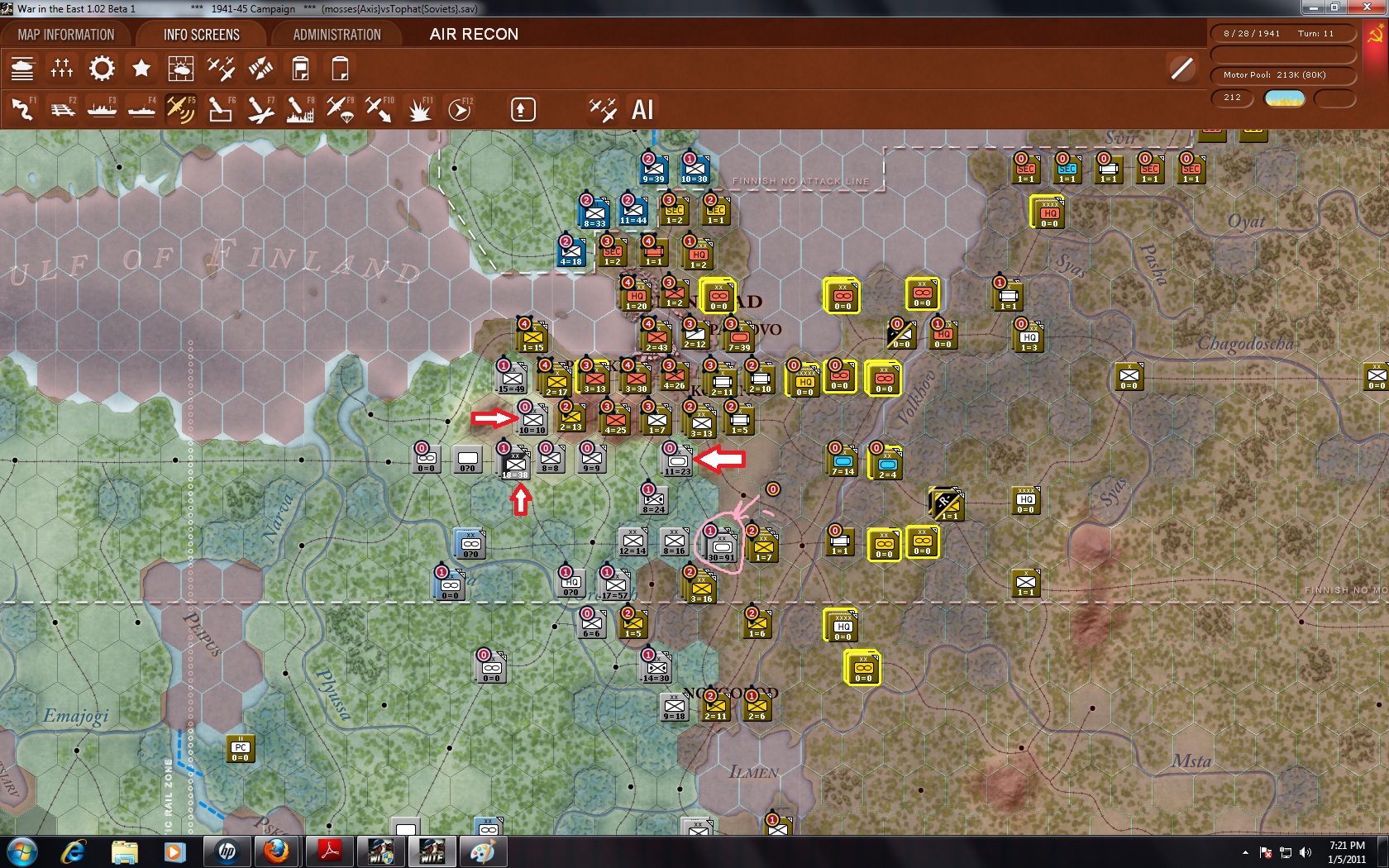Launch F9 airborne drop mission icon

(340, 108)
